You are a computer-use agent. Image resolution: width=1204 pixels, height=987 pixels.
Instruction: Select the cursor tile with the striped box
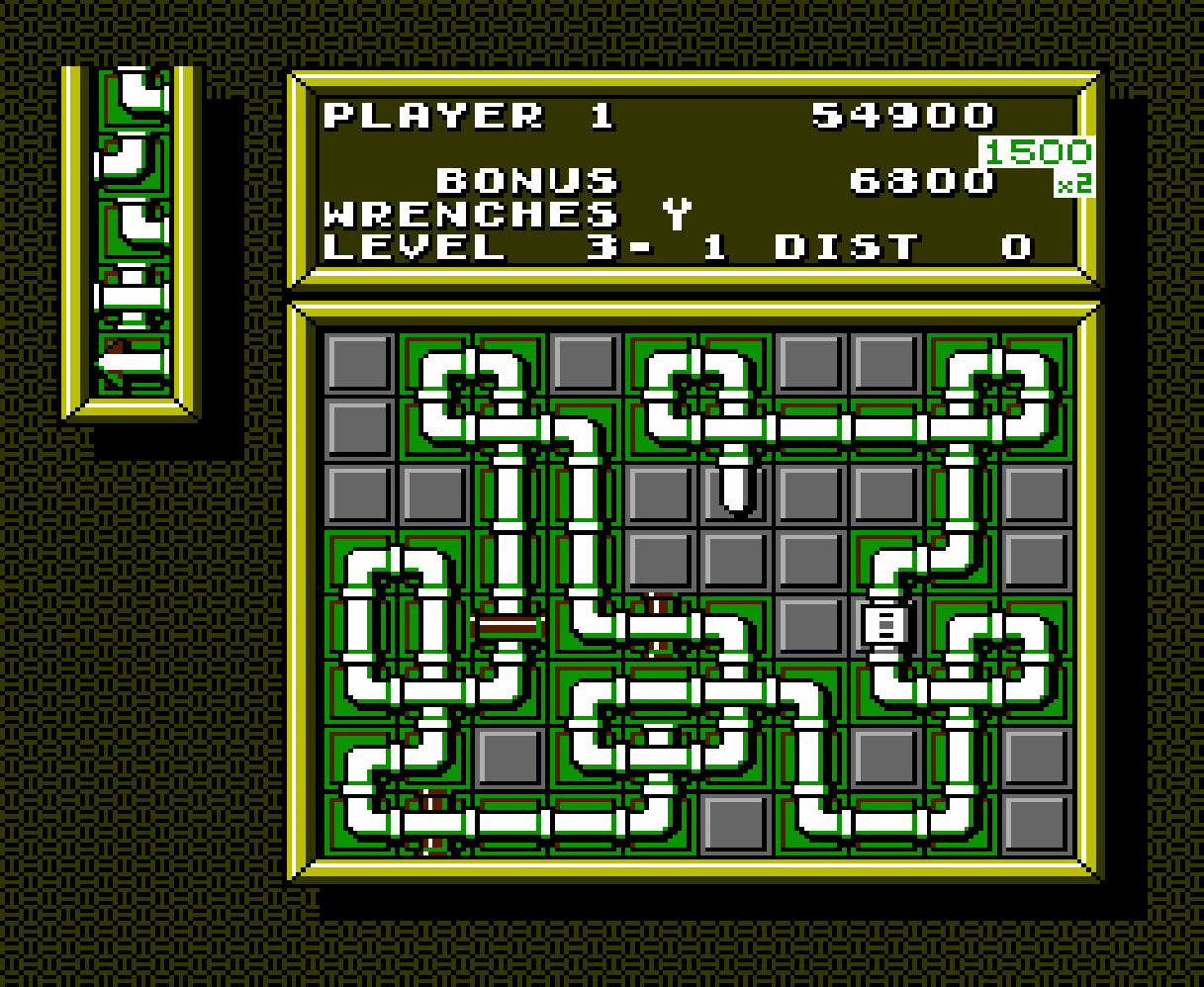[886, 625]
